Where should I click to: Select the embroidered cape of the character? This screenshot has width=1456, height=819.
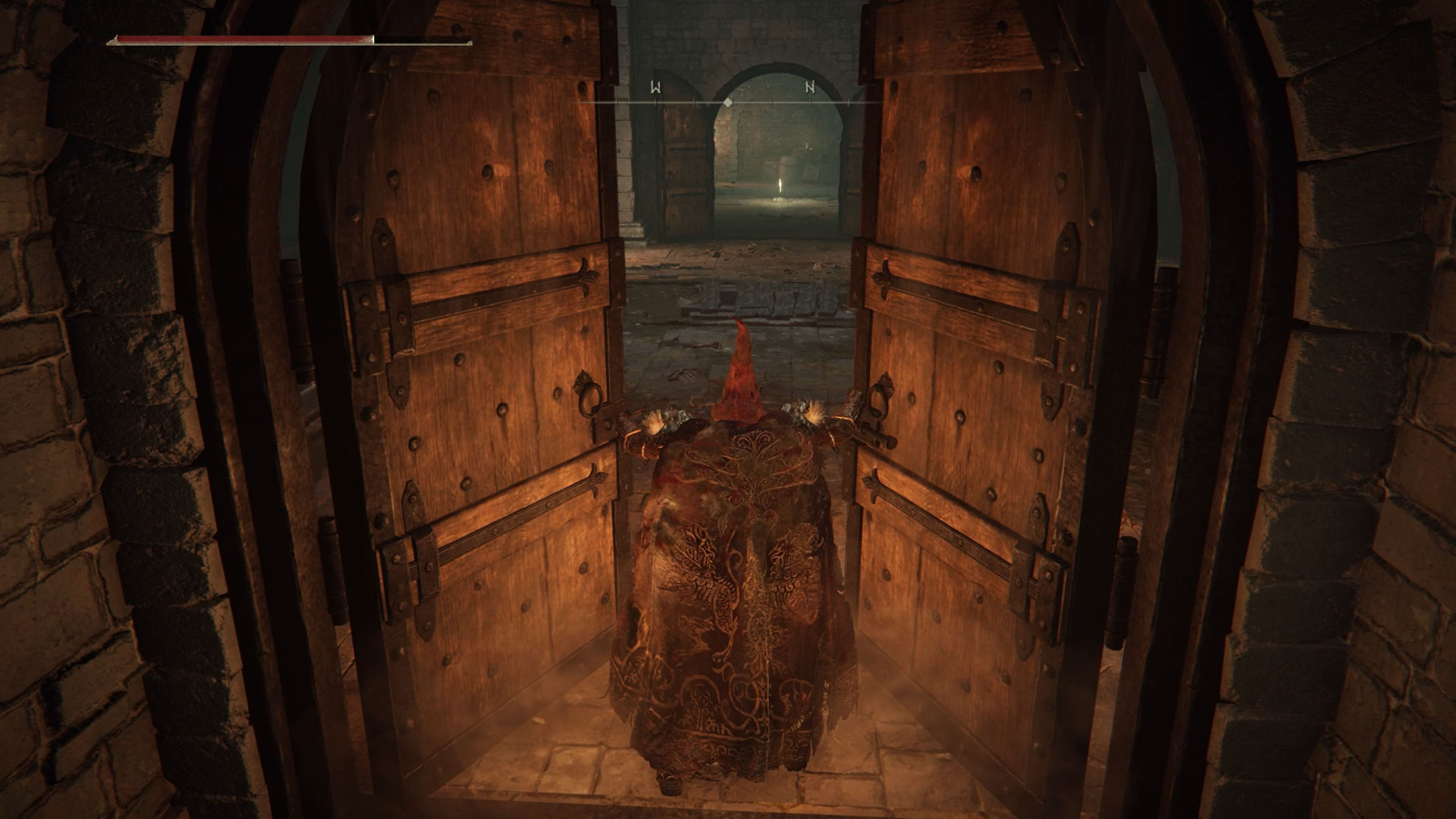point(737,591)
